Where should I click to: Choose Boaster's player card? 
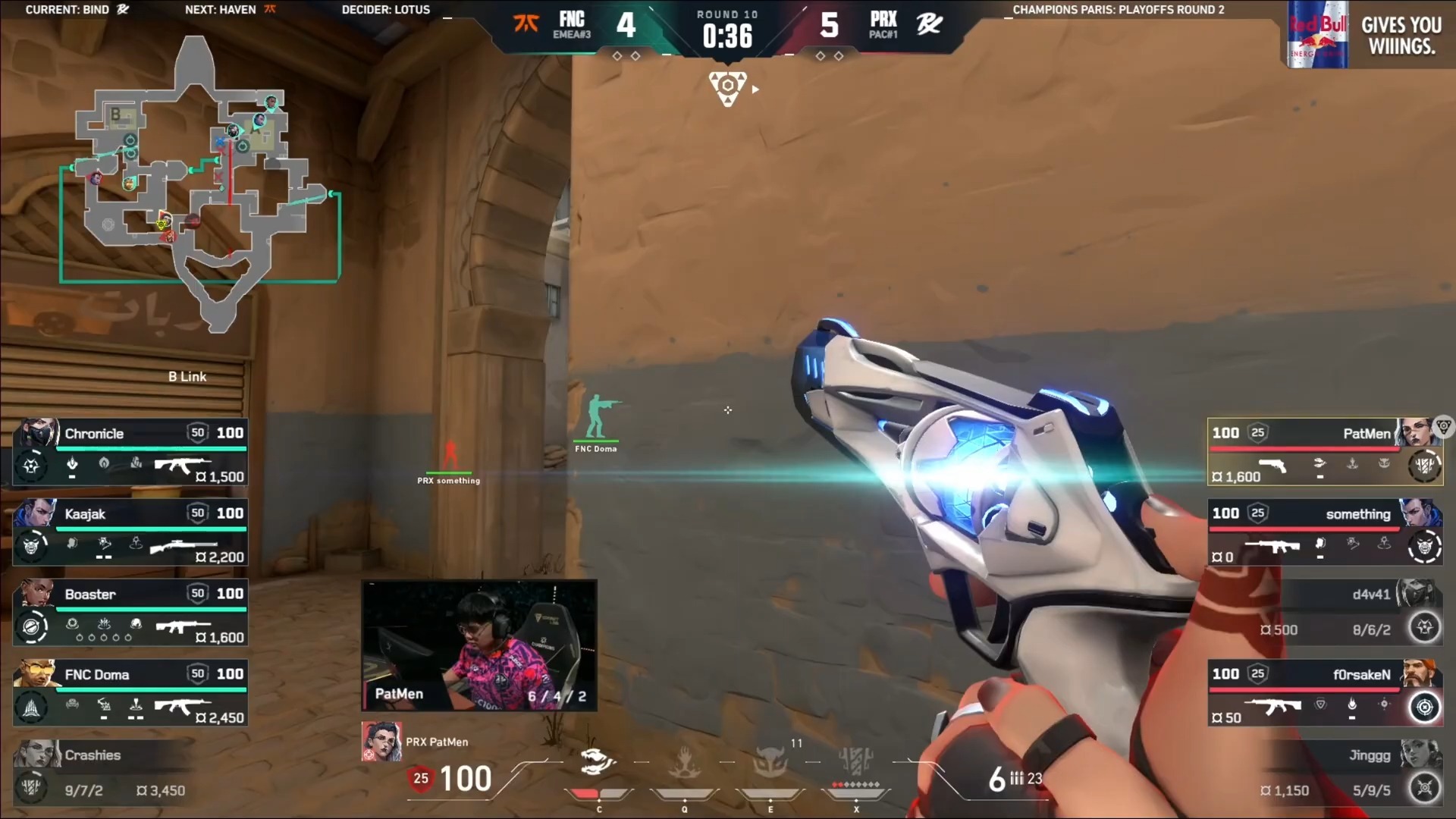(x=130, y=613)
